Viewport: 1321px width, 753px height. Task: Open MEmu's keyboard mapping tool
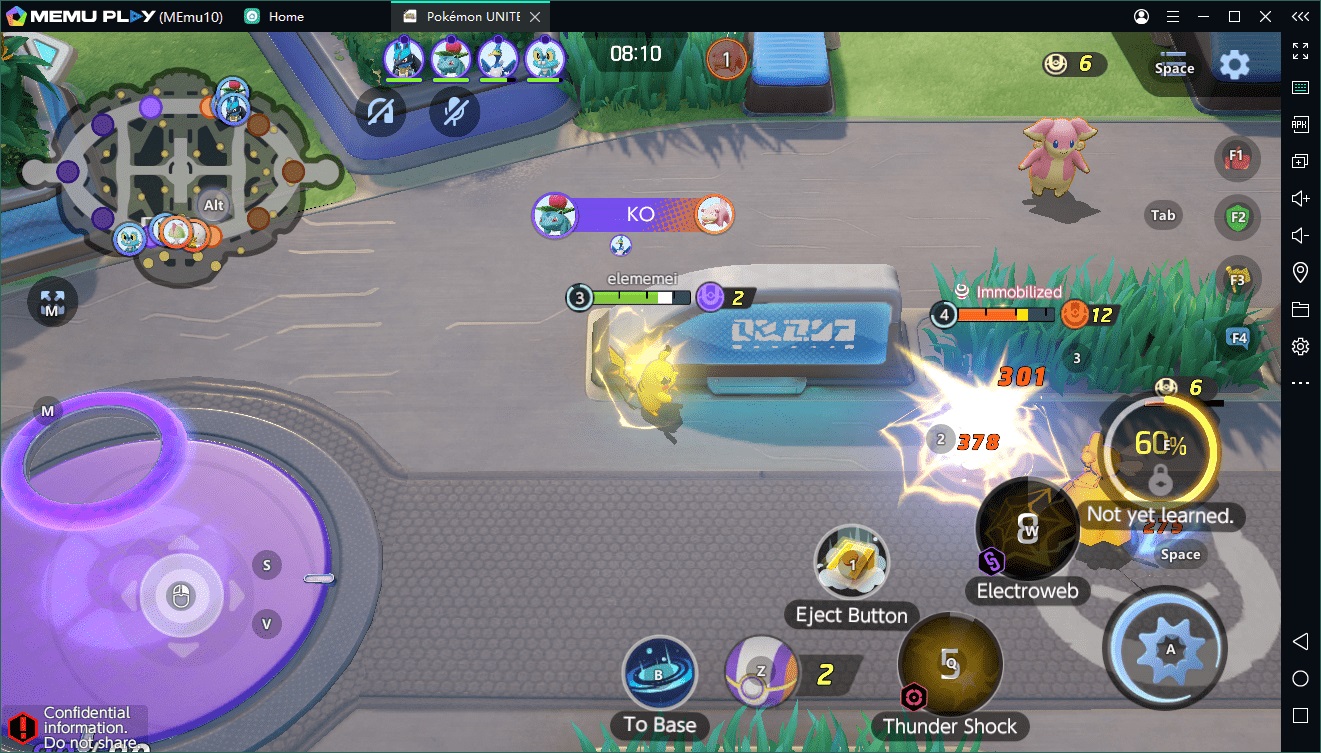click(x=1300, y=87)
